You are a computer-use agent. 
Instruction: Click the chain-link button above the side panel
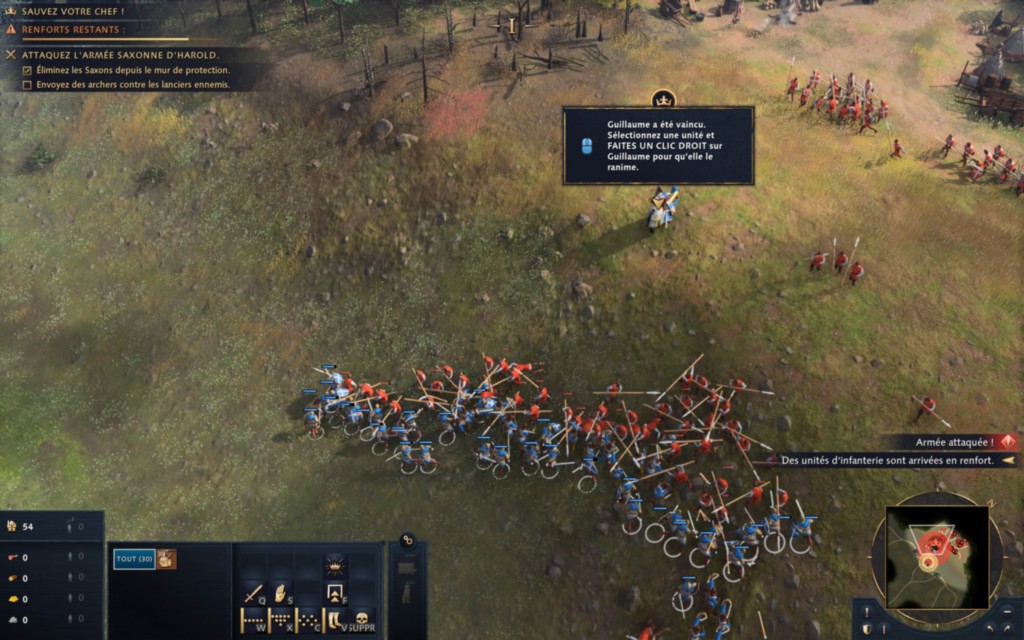click(x=408, y=540)
